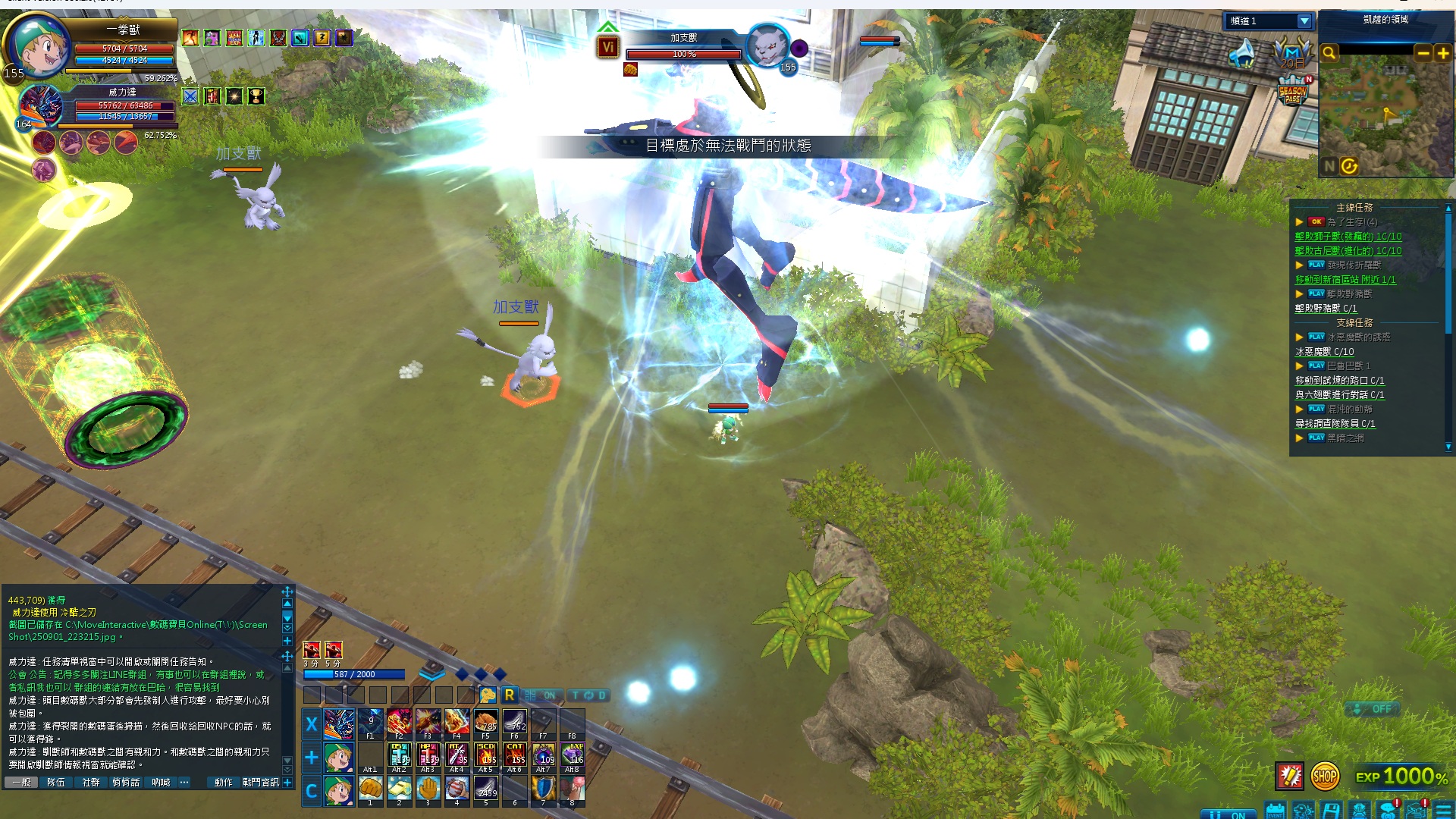This screenshot has height=819, width=1456.
Task: Use the blue shield item in slot 7
Action: click(543, 789)
